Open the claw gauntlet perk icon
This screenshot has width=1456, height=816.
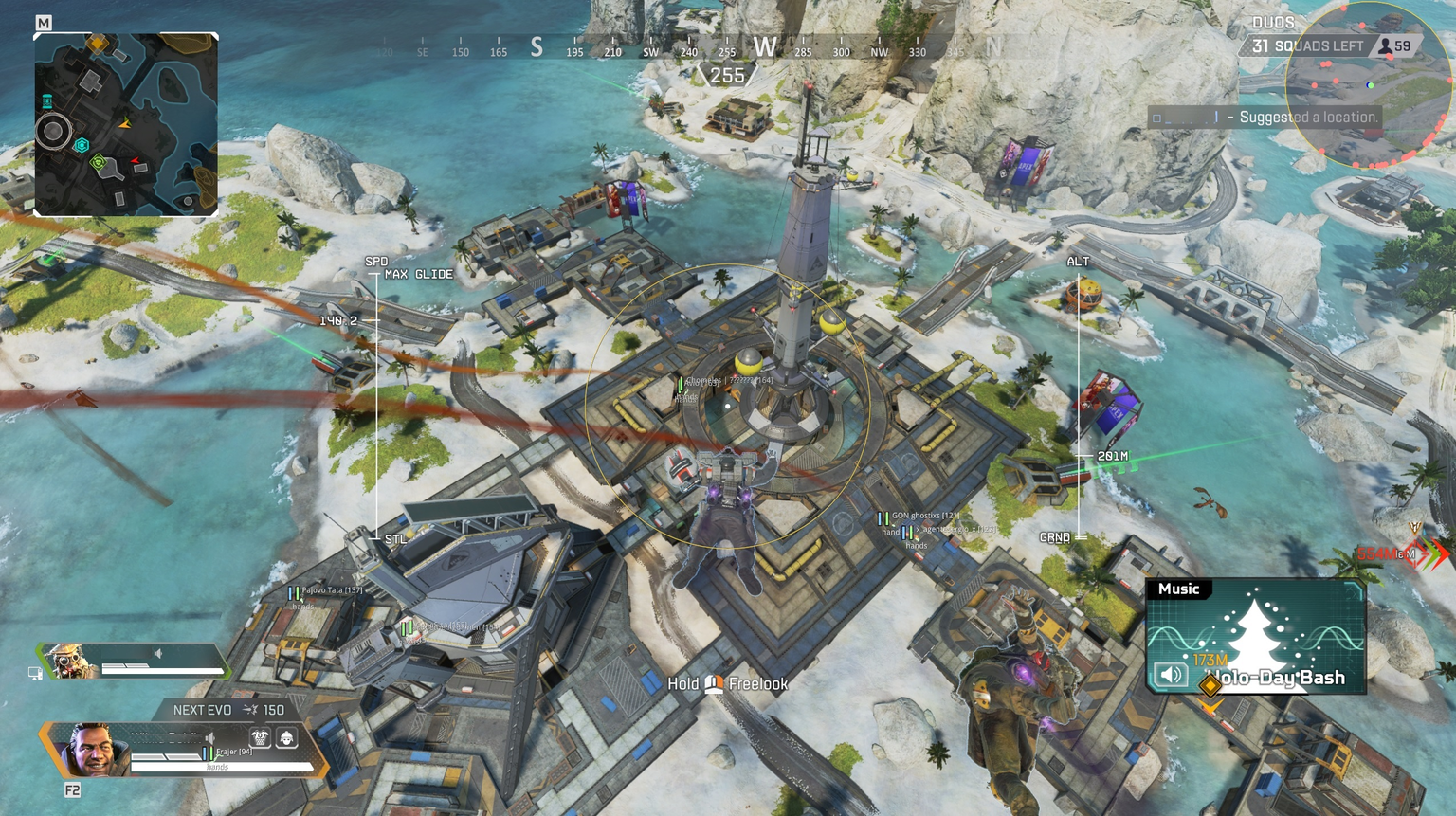[260, 737]
